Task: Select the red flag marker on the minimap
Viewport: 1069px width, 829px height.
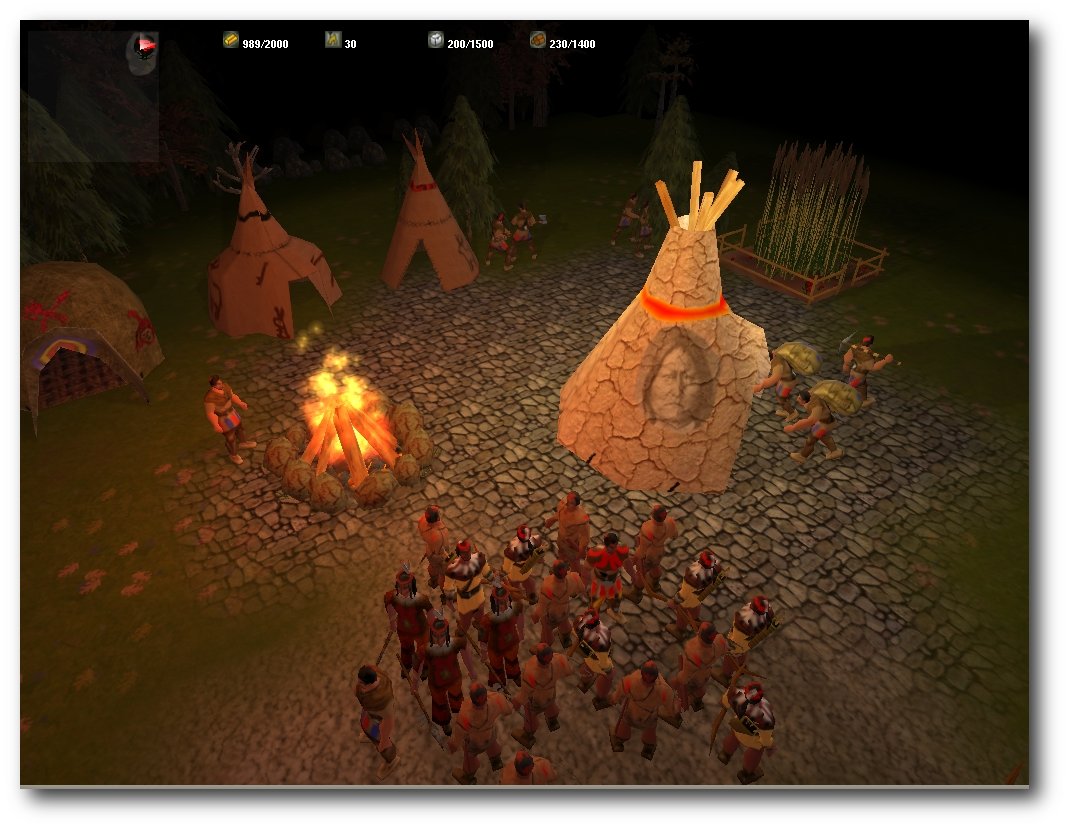Action: point(146,45)
